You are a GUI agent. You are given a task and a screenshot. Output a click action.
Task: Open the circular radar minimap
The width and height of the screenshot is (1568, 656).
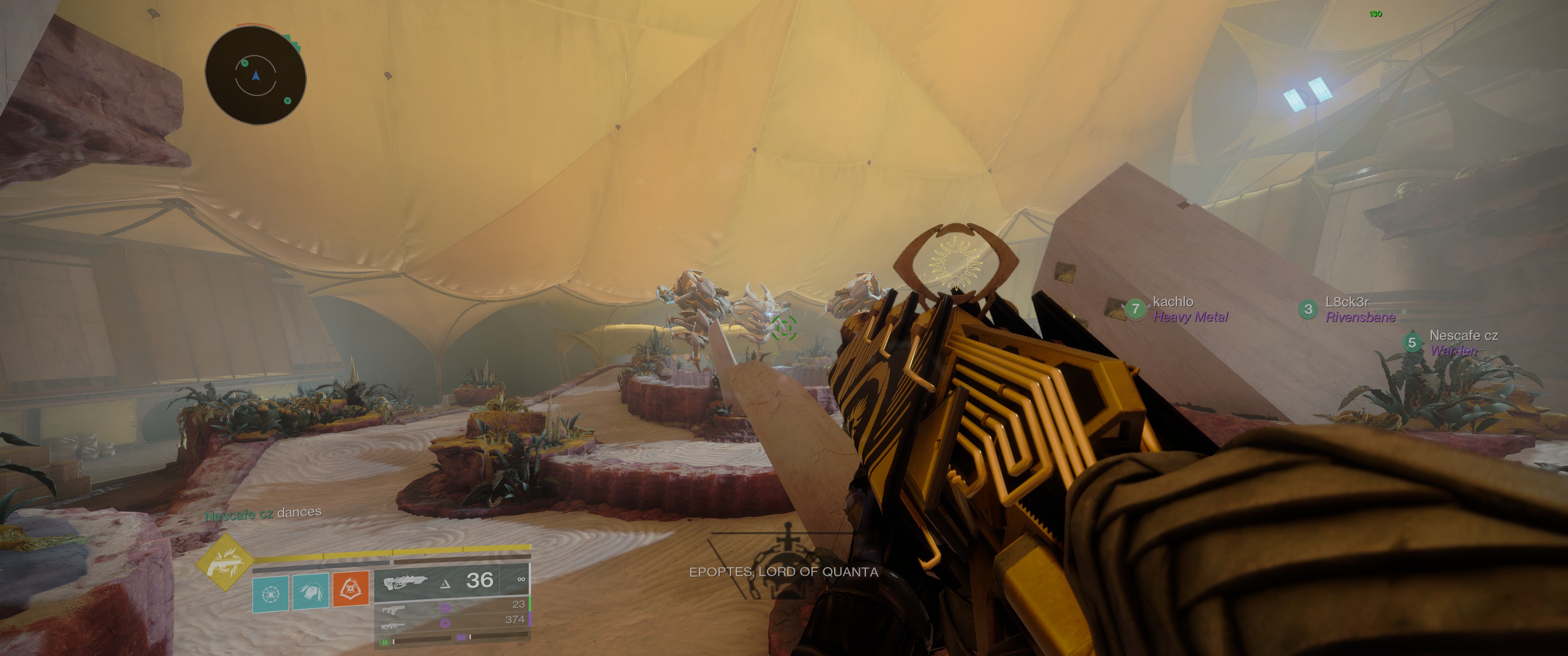[255, 77]
